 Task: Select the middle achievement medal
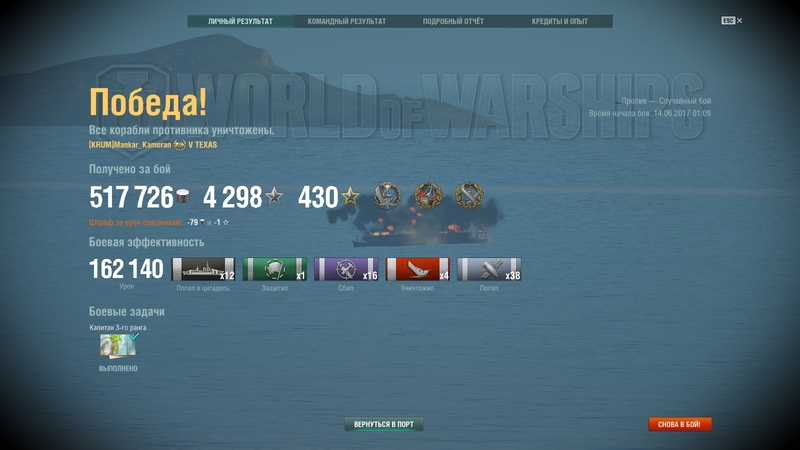(x=428, y=196)
